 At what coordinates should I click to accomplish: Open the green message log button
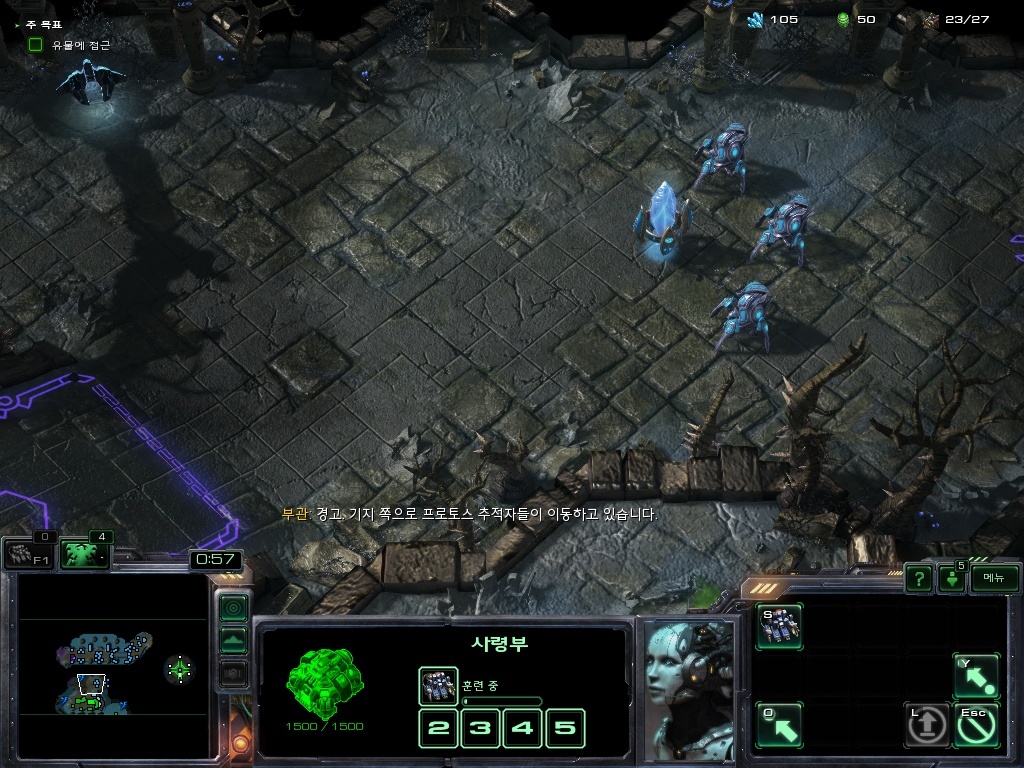(x=950, y=579)
